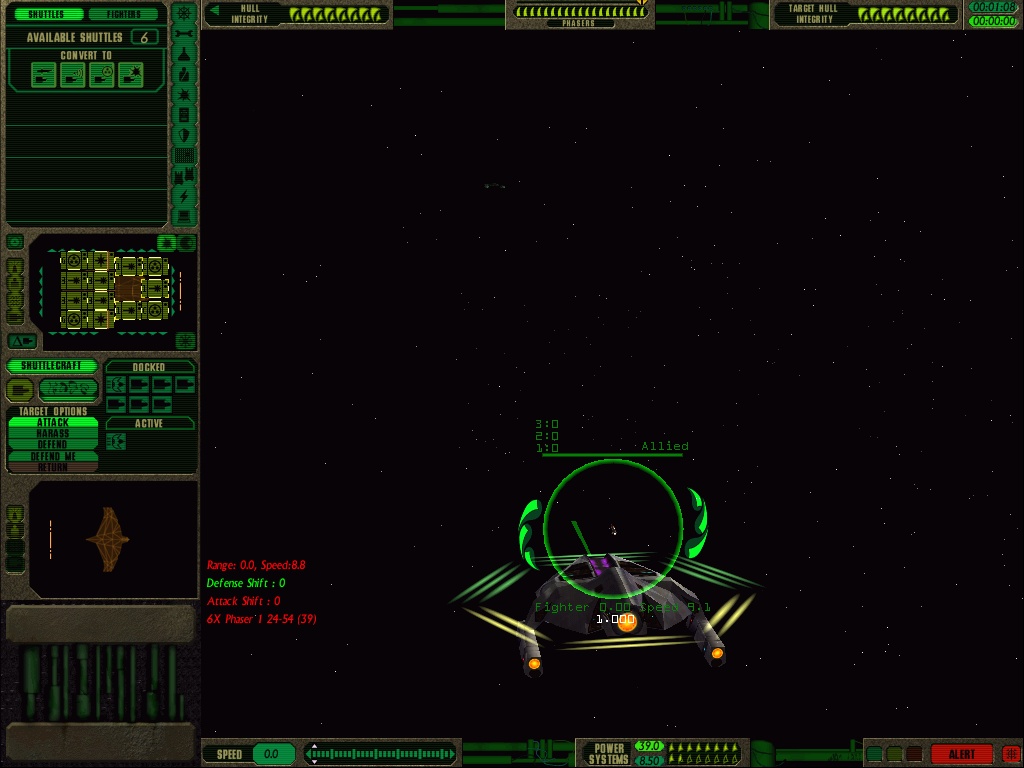
Task: Click the red Alert button
Action: click(961, 754)
